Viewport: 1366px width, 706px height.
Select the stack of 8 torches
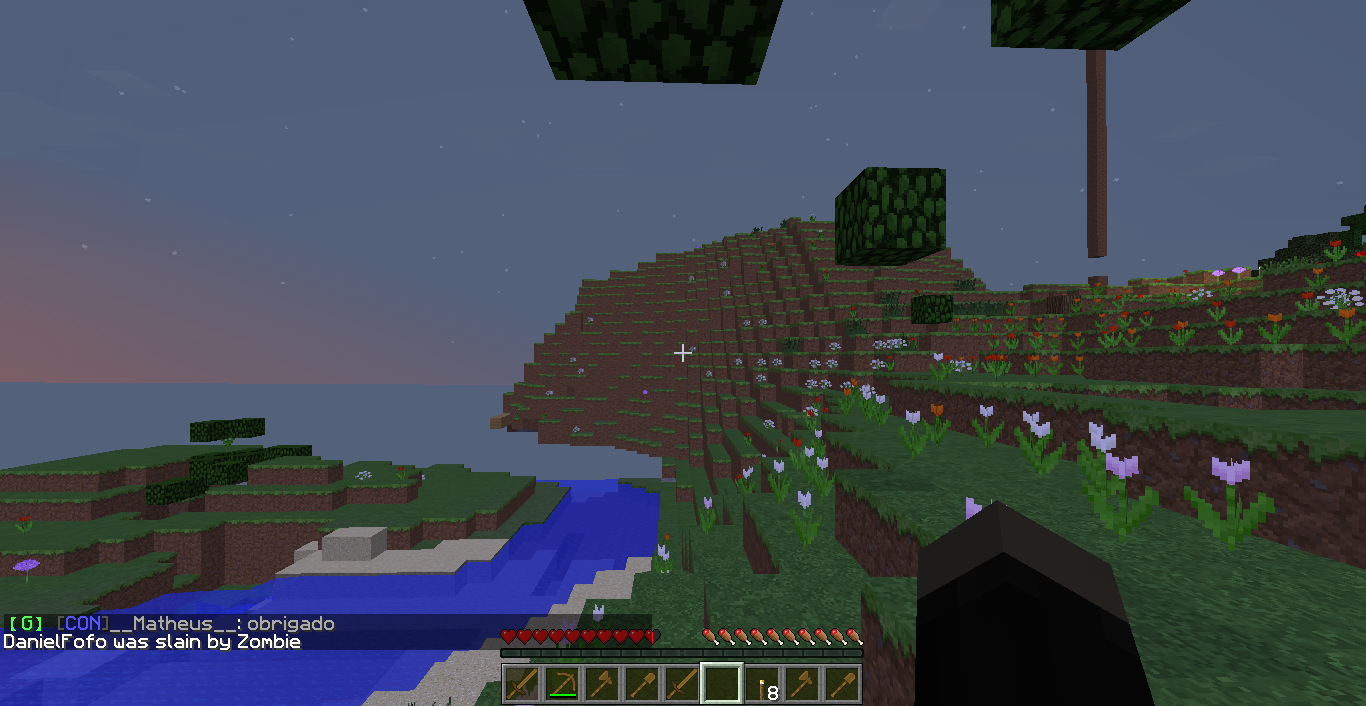(762, 684)
